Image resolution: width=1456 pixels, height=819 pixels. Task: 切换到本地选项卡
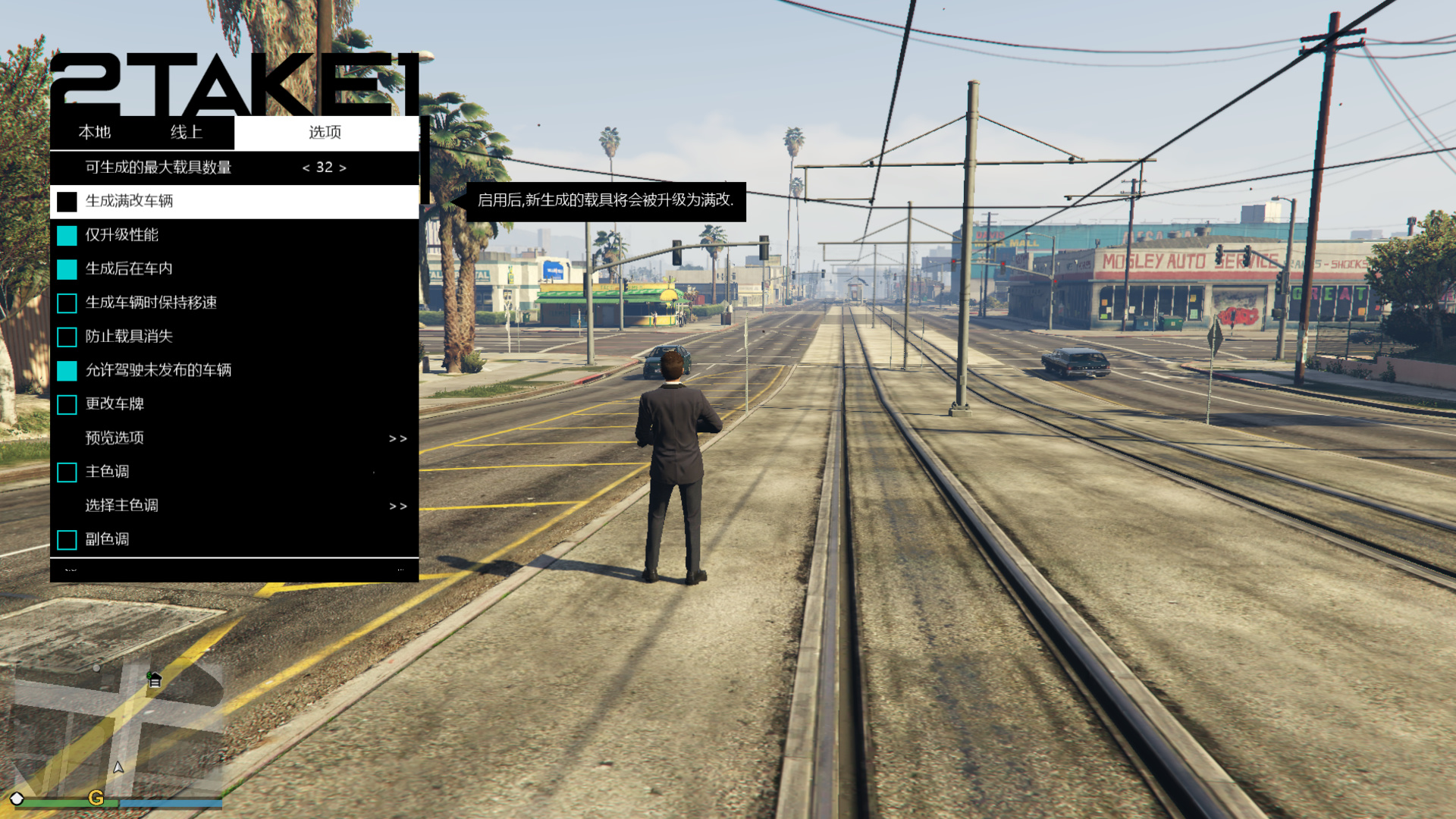[x=96, y=132]
